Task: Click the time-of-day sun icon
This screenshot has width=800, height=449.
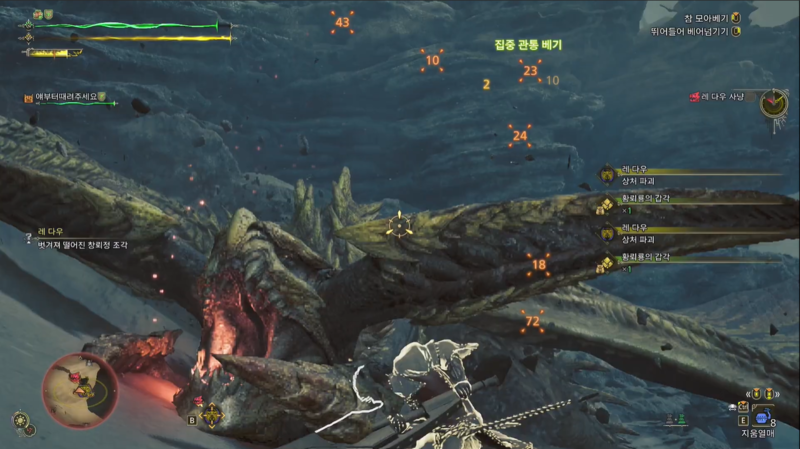Action: (x=22, y=421)
